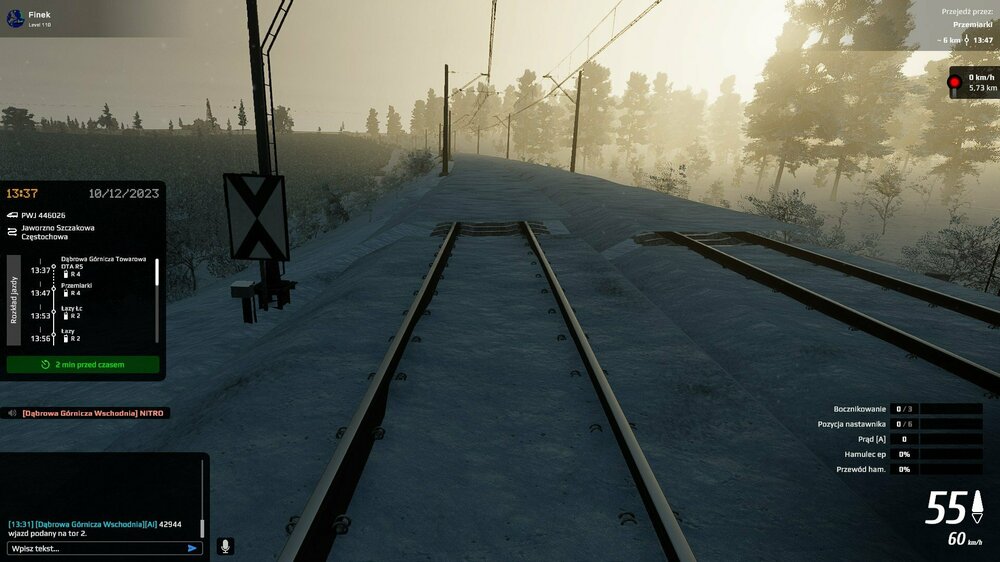Click the Finek player avatar
The height and width of the screenshot is (562, 1000).
click(15, 19)
